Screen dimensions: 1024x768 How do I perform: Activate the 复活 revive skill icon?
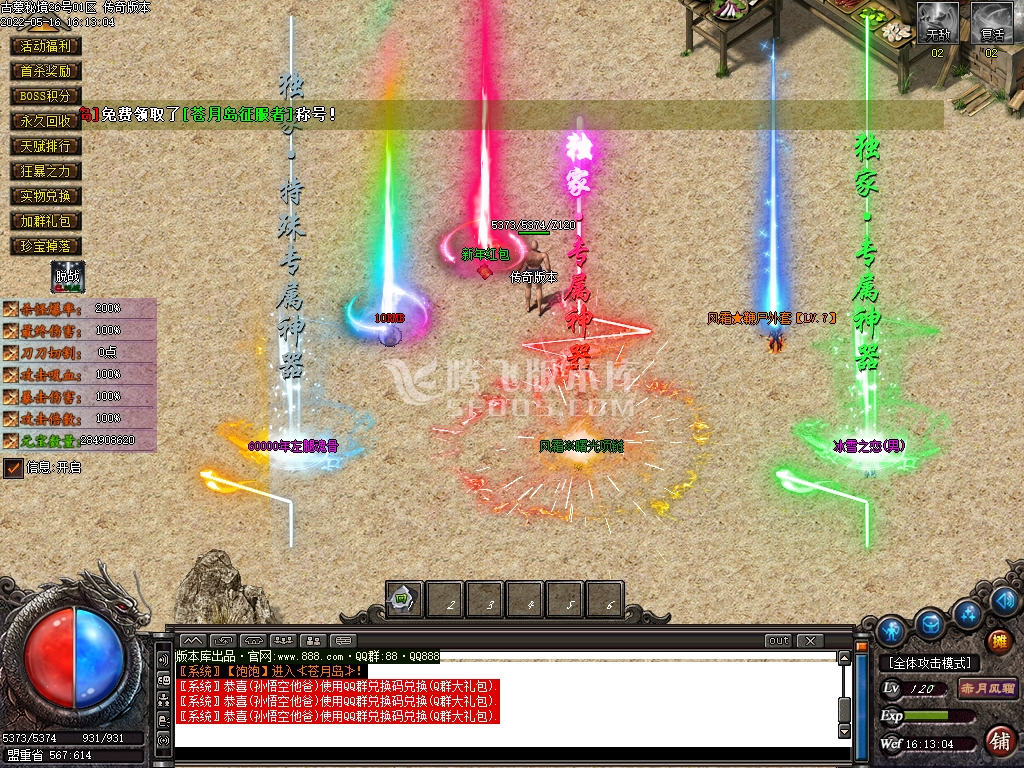pyautogui.click(x=992, y=22)
